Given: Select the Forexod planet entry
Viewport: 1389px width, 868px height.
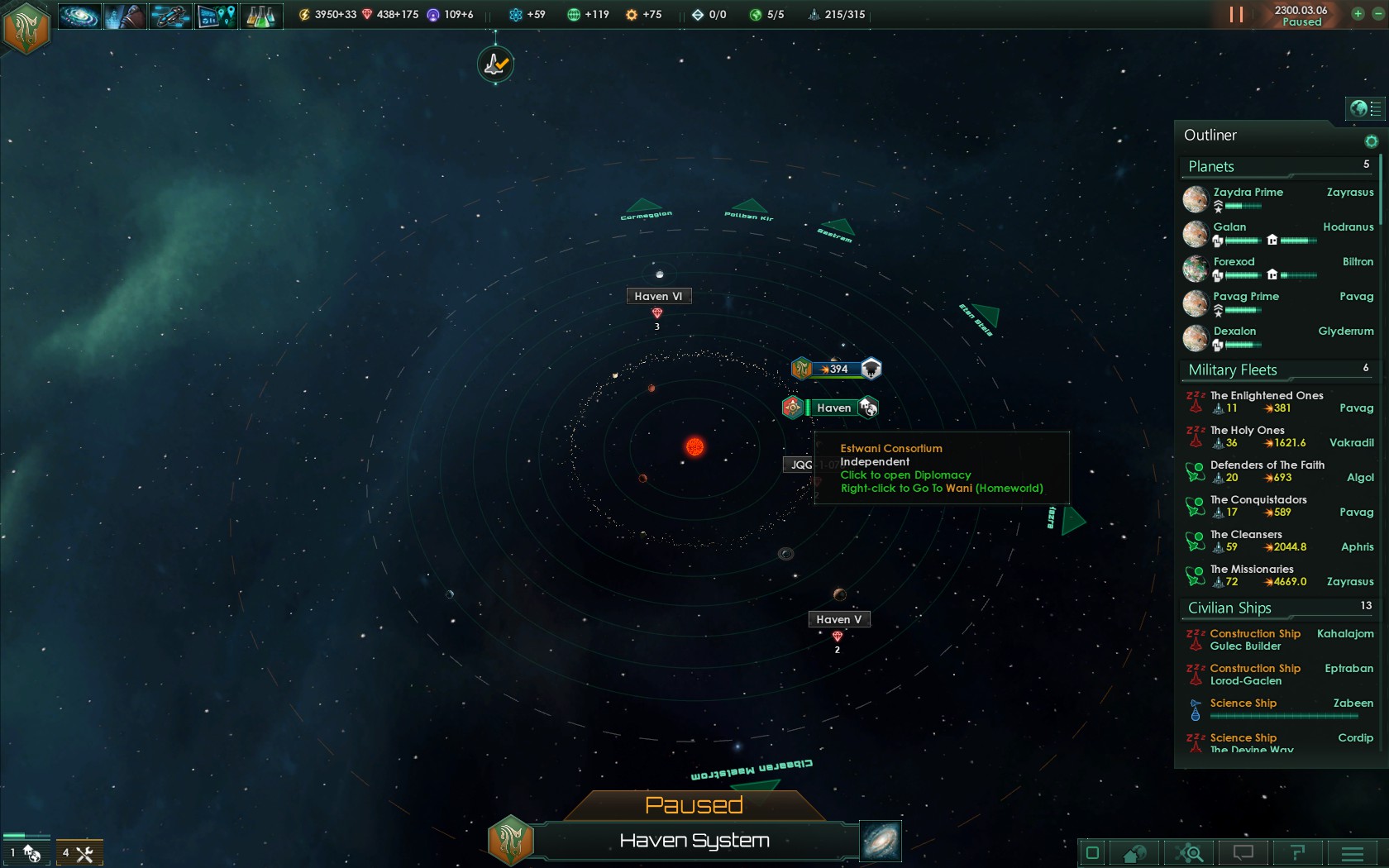Looking at the screenshot, I should tap(1234, 262).
